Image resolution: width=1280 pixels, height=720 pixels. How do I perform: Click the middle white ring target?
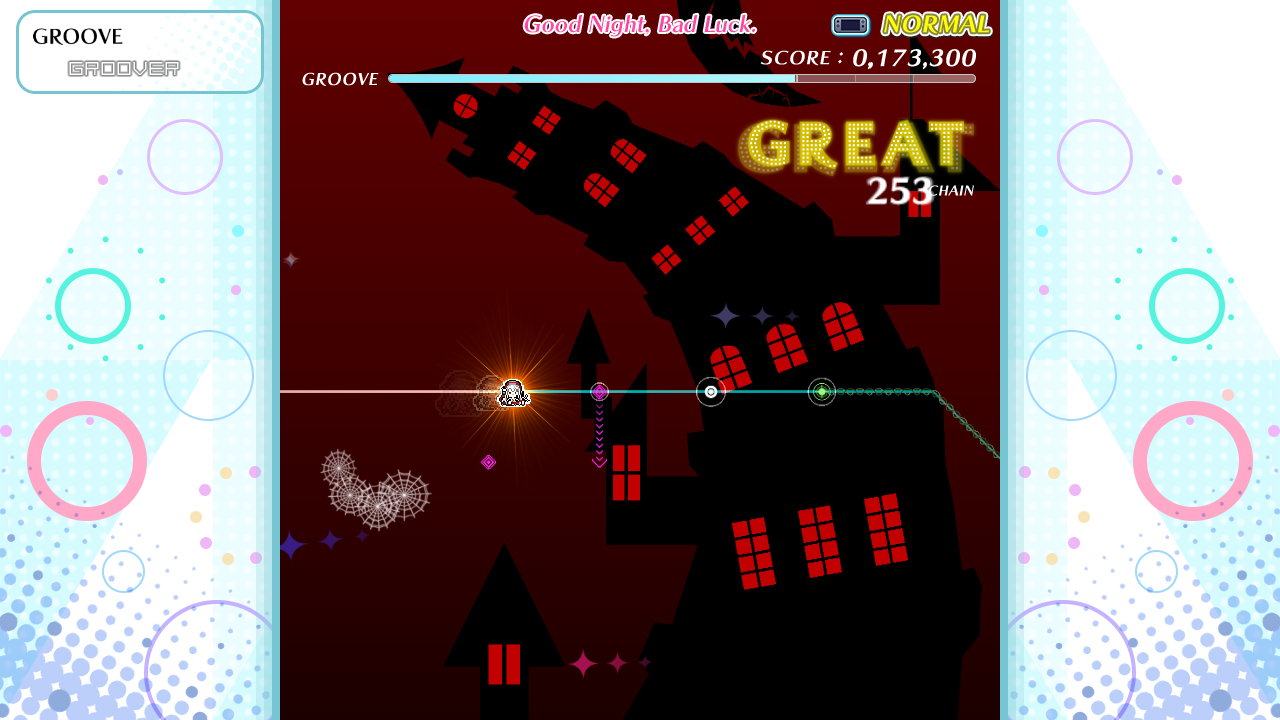click(x=710, y=392)
